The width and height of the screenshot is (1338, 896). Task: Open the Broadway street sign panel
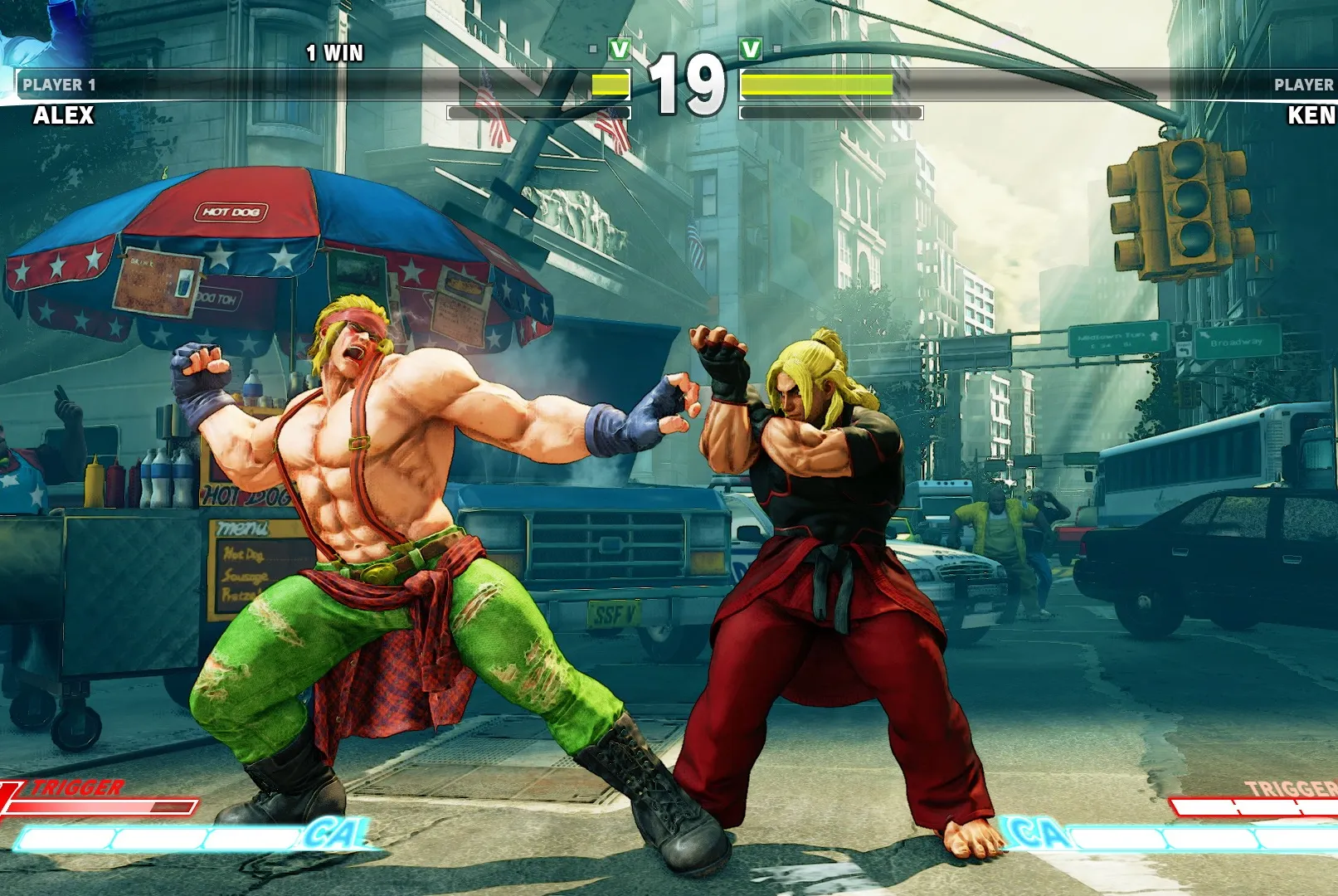(1239, 342)
